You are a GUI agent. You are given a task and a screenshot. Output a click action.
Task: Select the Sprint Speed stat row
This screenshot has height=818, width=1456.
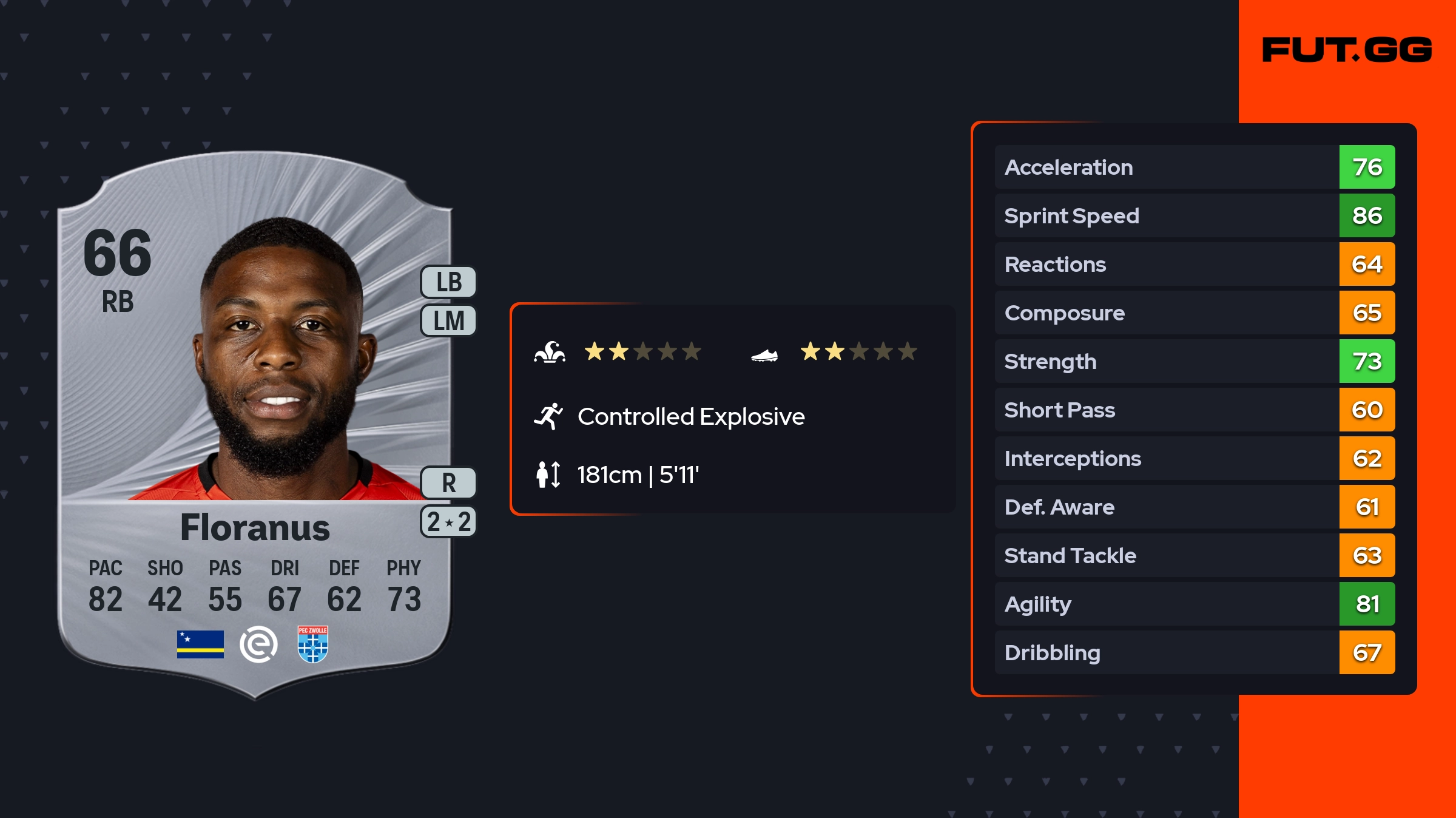1194,215
